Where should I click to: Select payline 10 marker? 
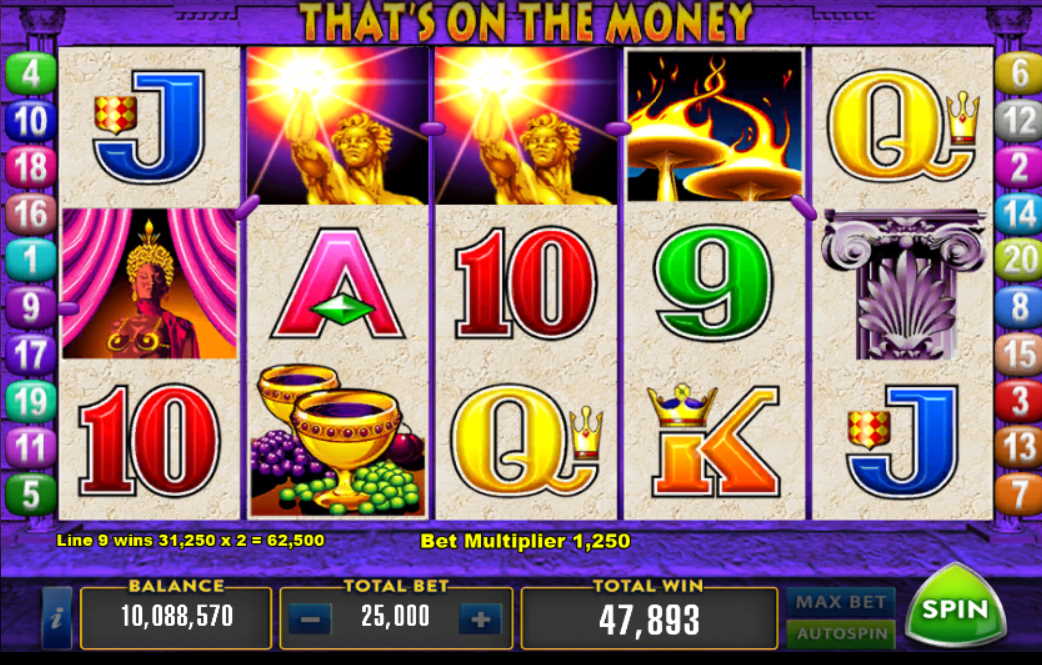point(31,122)
